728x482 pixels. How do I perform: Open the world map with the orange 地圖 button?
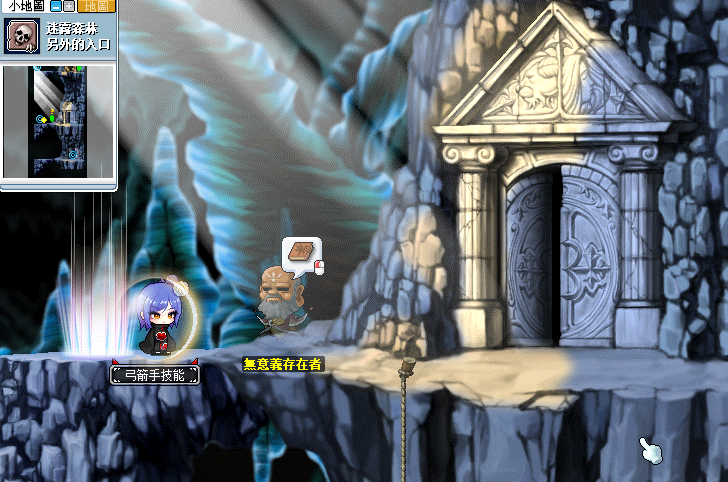tap(96, 6)
